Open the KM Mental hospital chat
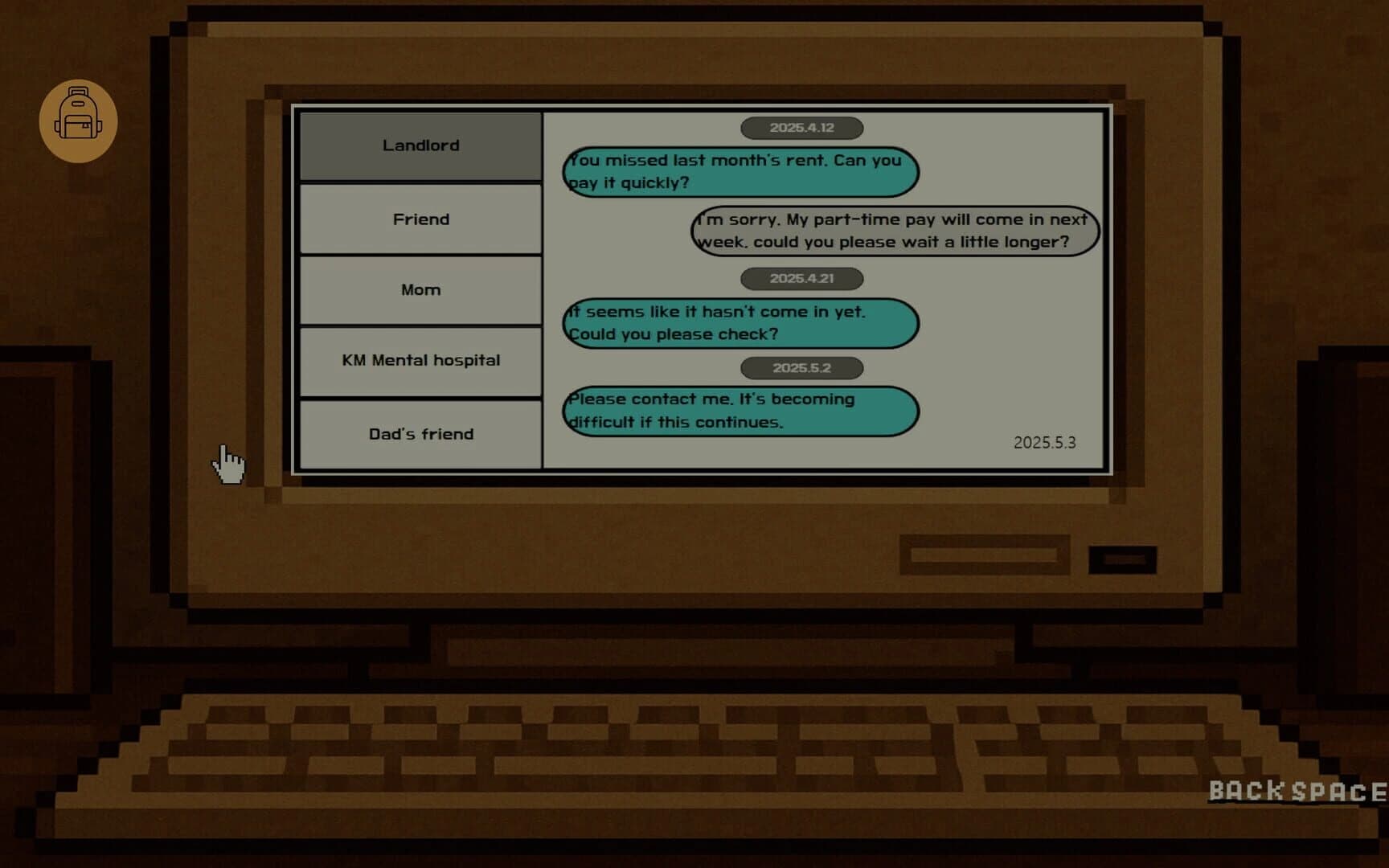 [420, 361]
